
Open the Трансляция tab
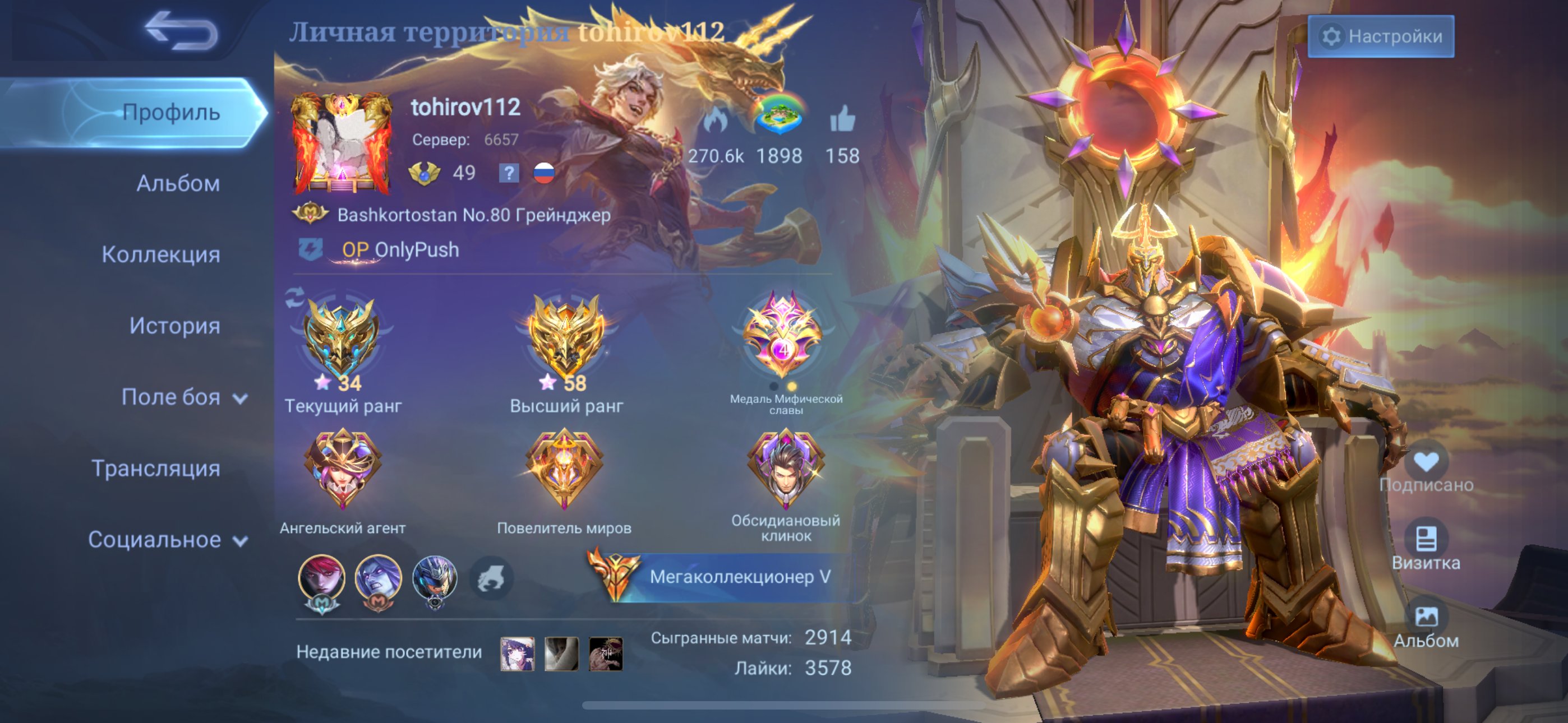coord(156,469)
